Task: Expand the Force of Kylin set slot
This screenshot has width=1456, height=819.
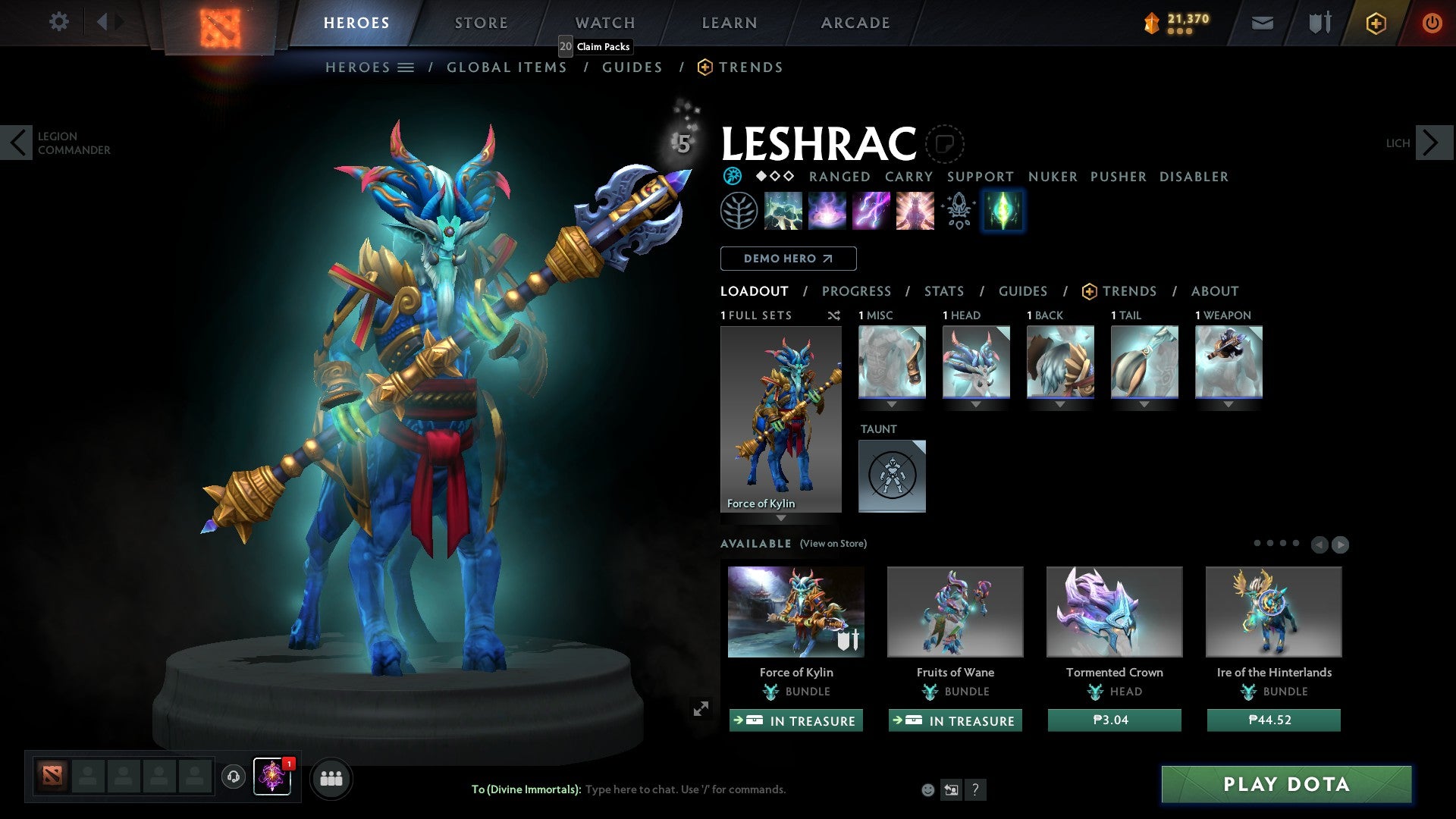Action: pyautogui.click(x=780, y=517)
